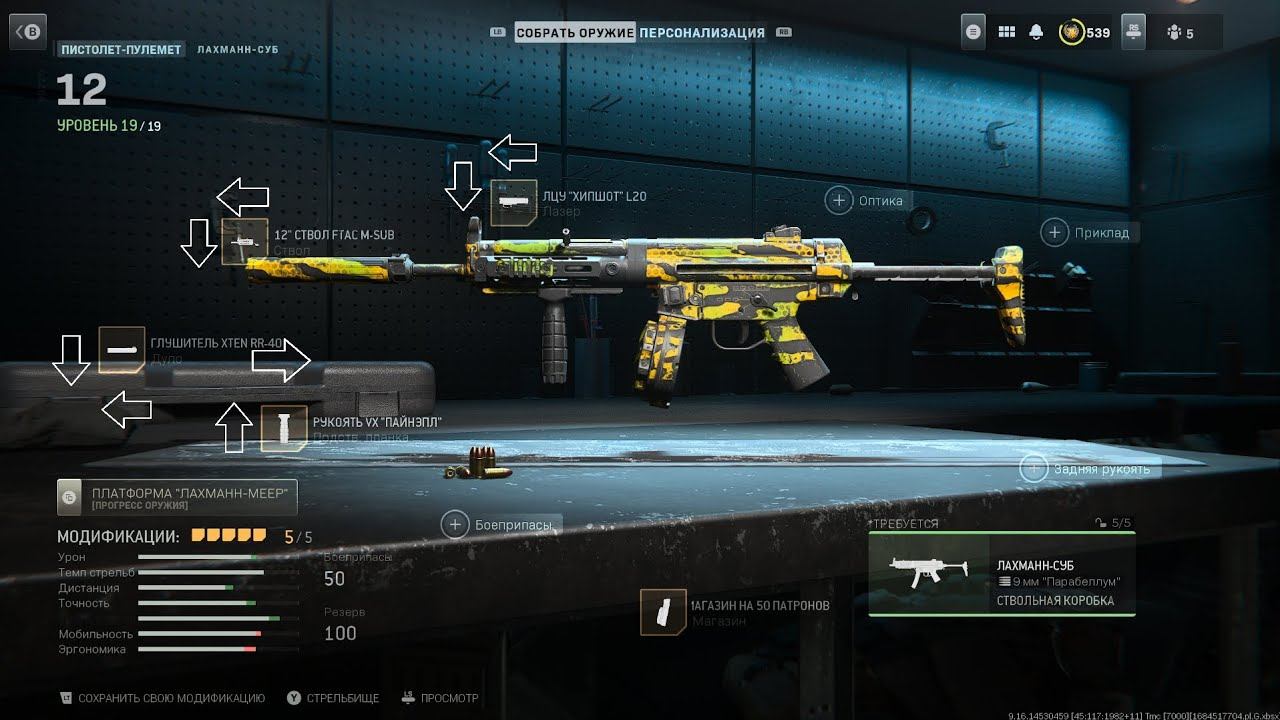Select the Собрать оружие tab
1280x720 pixels.
coord(575,33)
